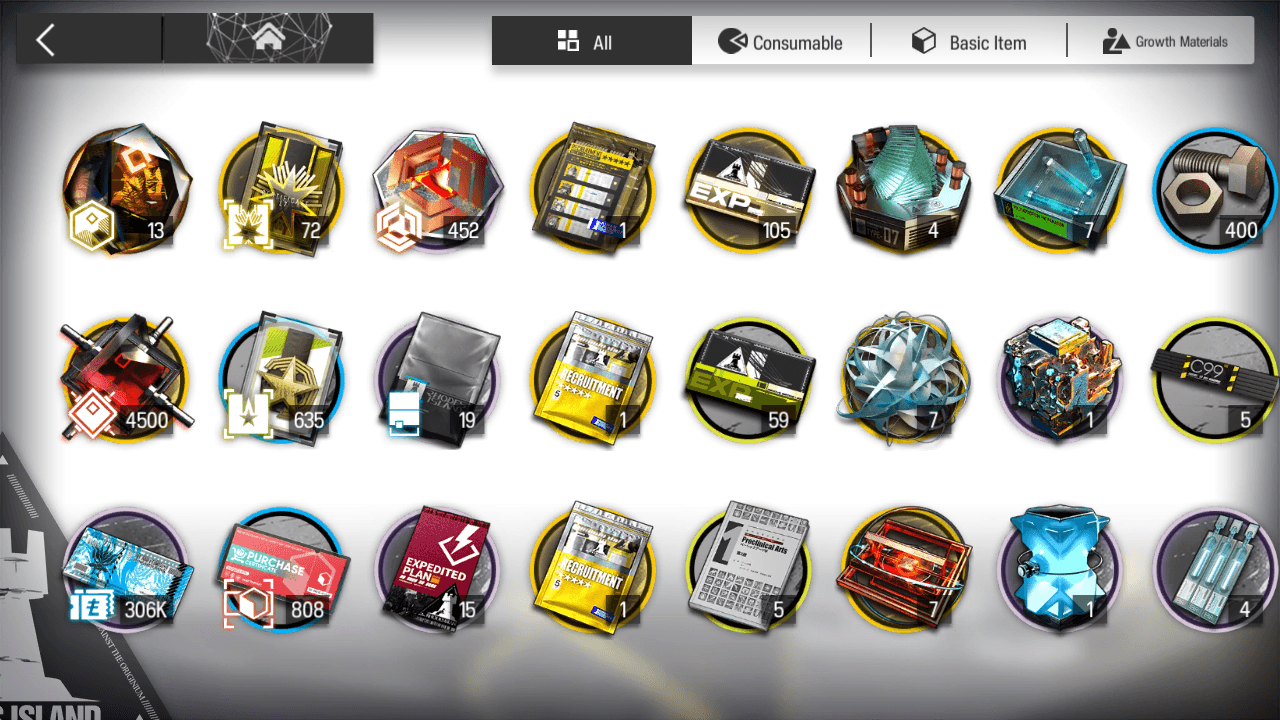Screen dimensions: 1280x720
Task: Select the EXP card with 105
Action: (748, 190)
